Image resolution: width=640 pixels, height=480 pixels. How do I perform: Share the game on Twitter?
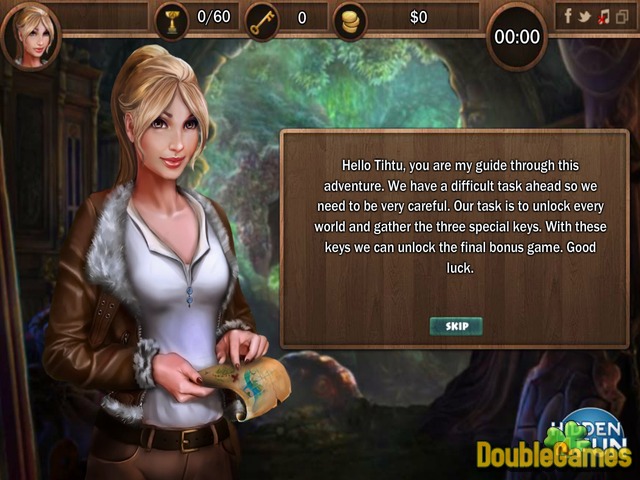point(585,16)
